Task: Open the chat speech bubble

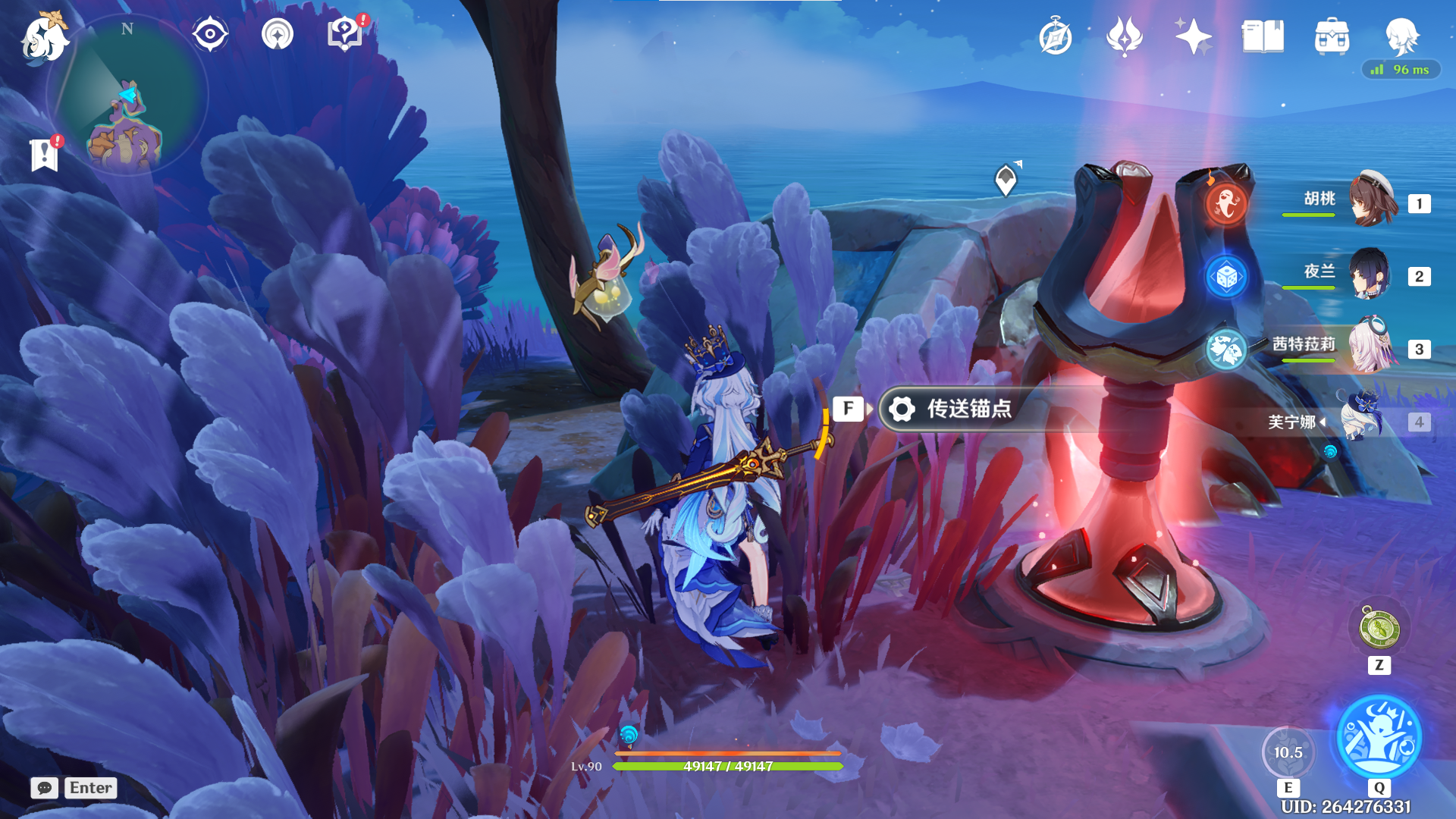Action: [45, 788]
